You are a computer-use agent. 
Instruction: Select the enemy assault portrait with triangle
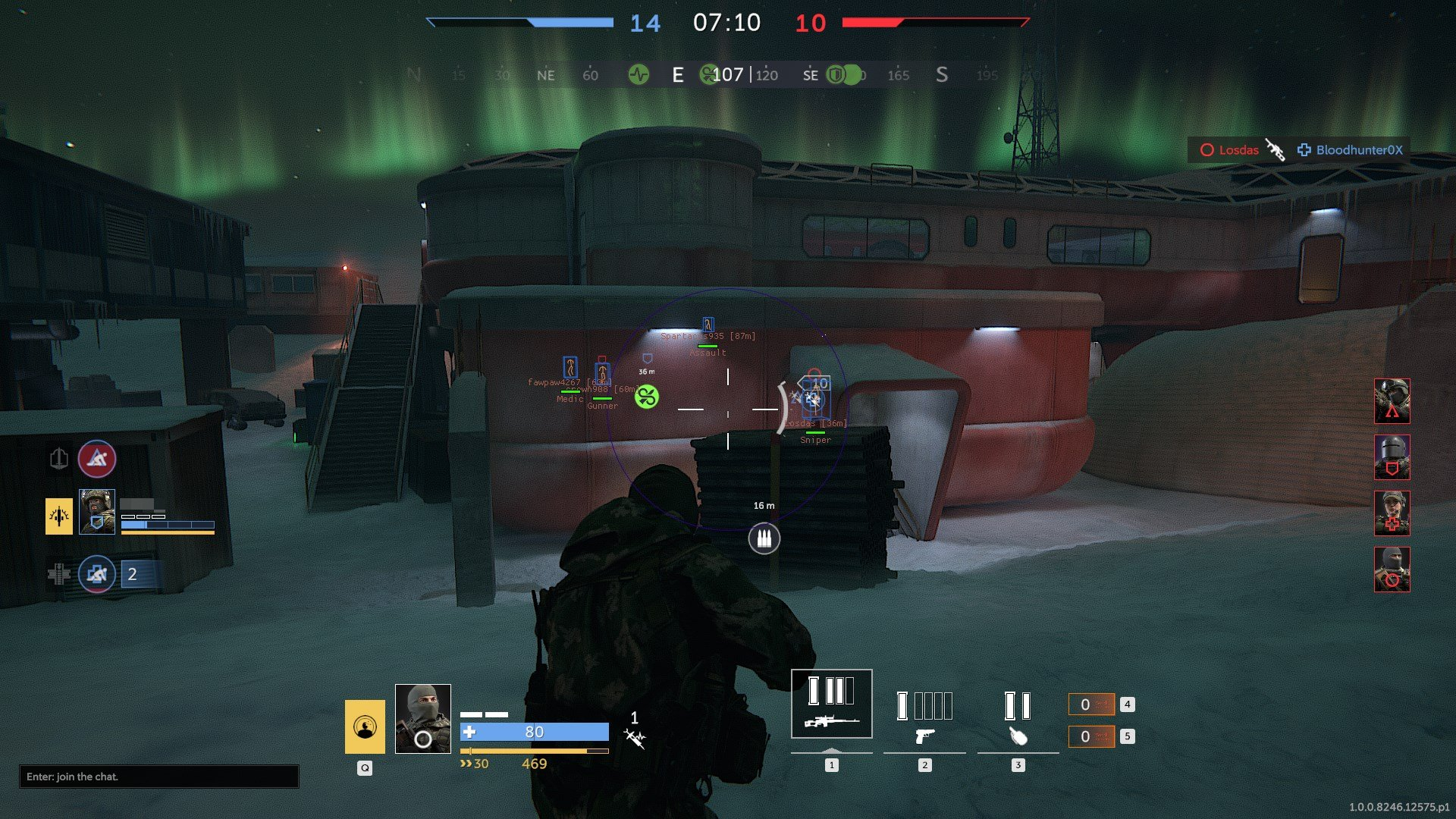coord(1392,401)
